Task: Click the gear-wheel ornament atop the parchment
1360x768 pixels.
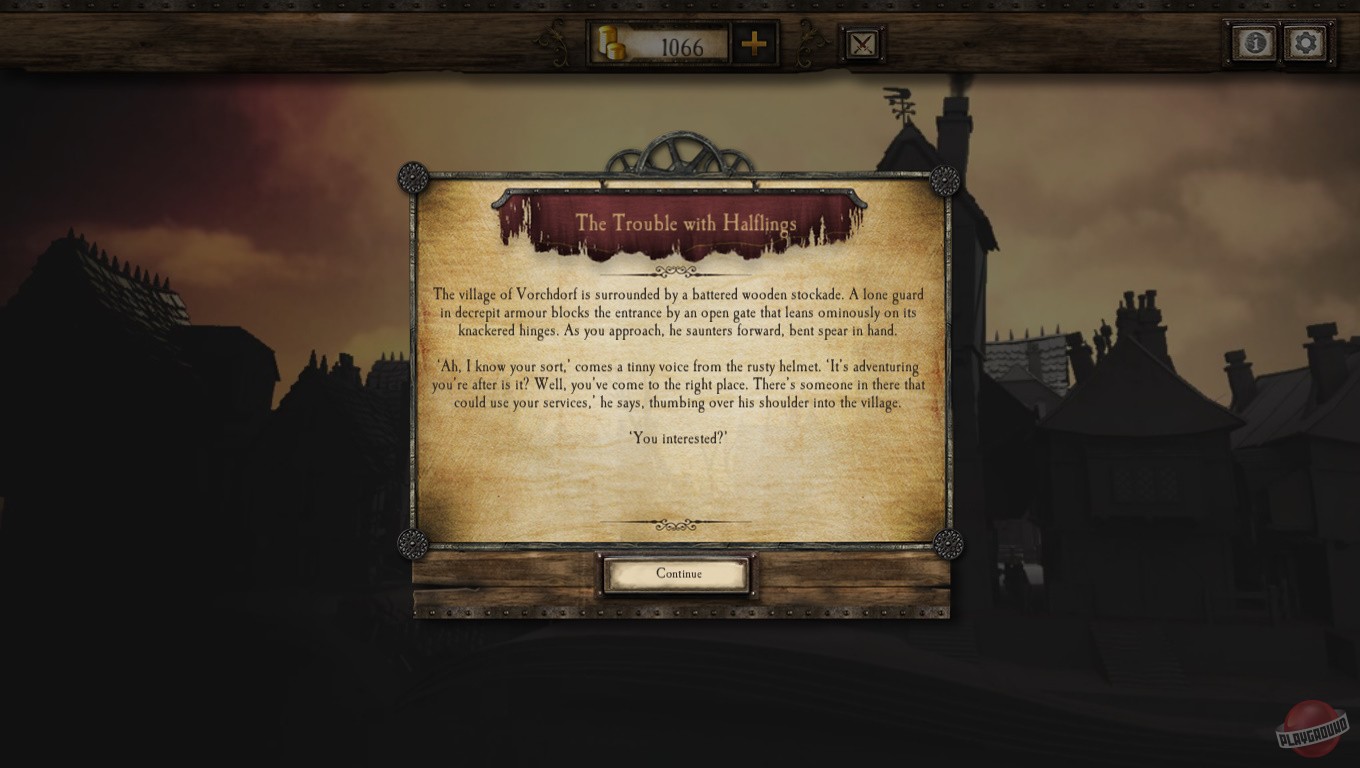Action: point(679,155)
